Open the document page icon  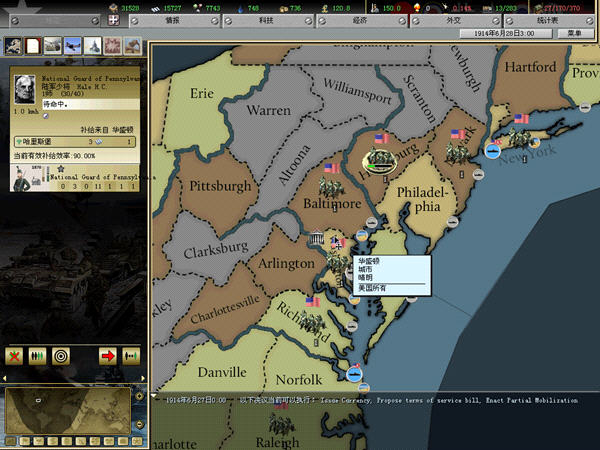32,45
